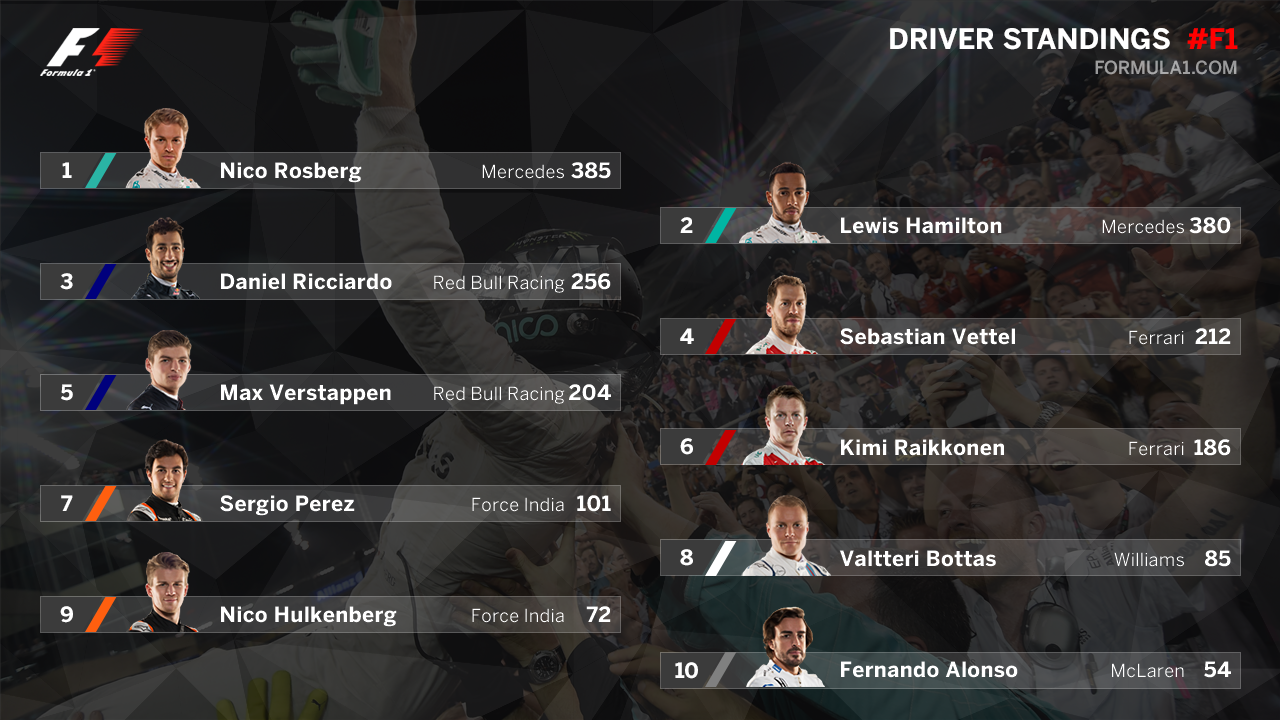
Task: Select Sebastian Vettel in the standings
Action: coord(950,337)
